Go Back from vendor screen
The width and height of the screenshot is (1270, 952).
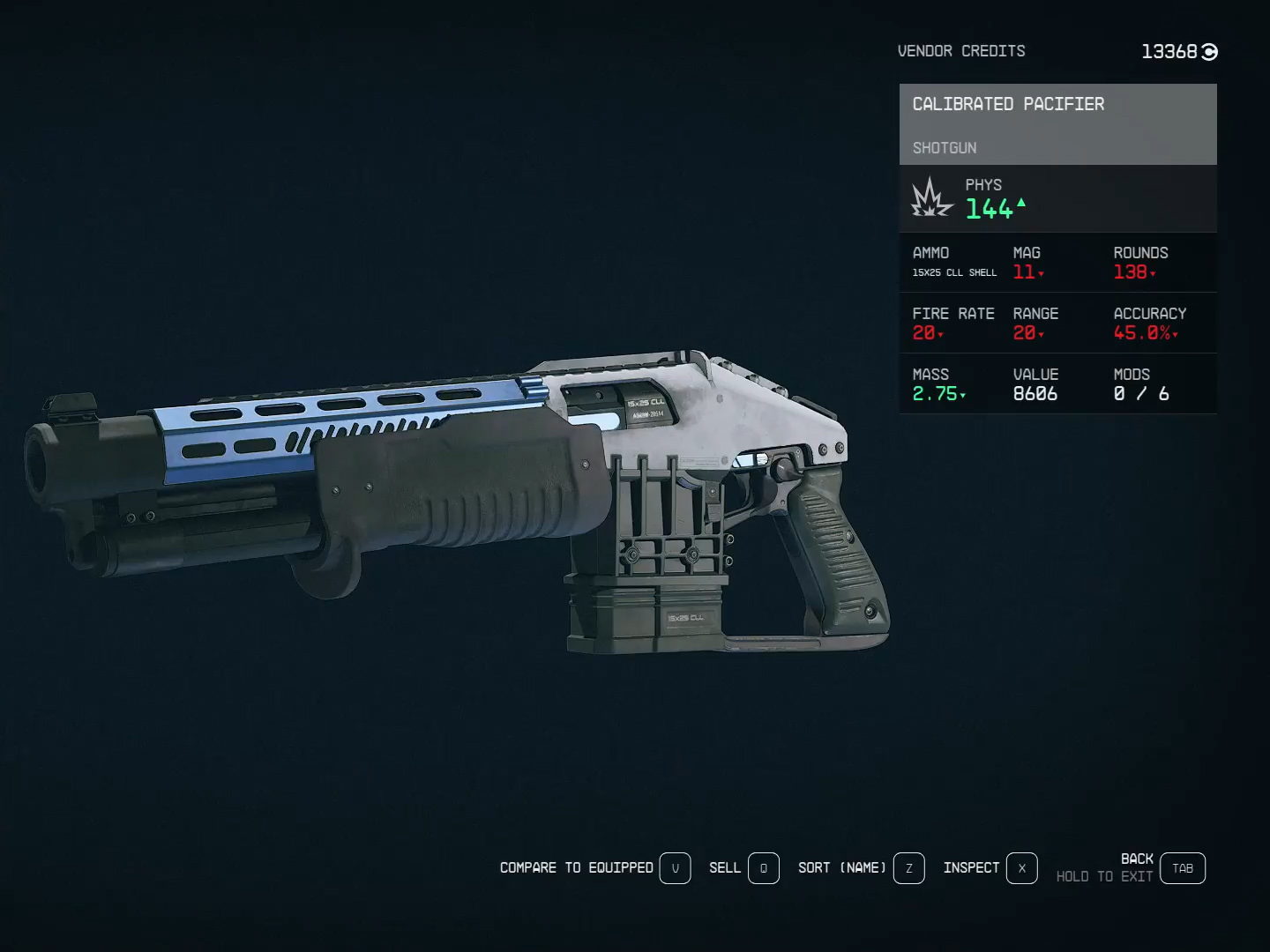1182,868
